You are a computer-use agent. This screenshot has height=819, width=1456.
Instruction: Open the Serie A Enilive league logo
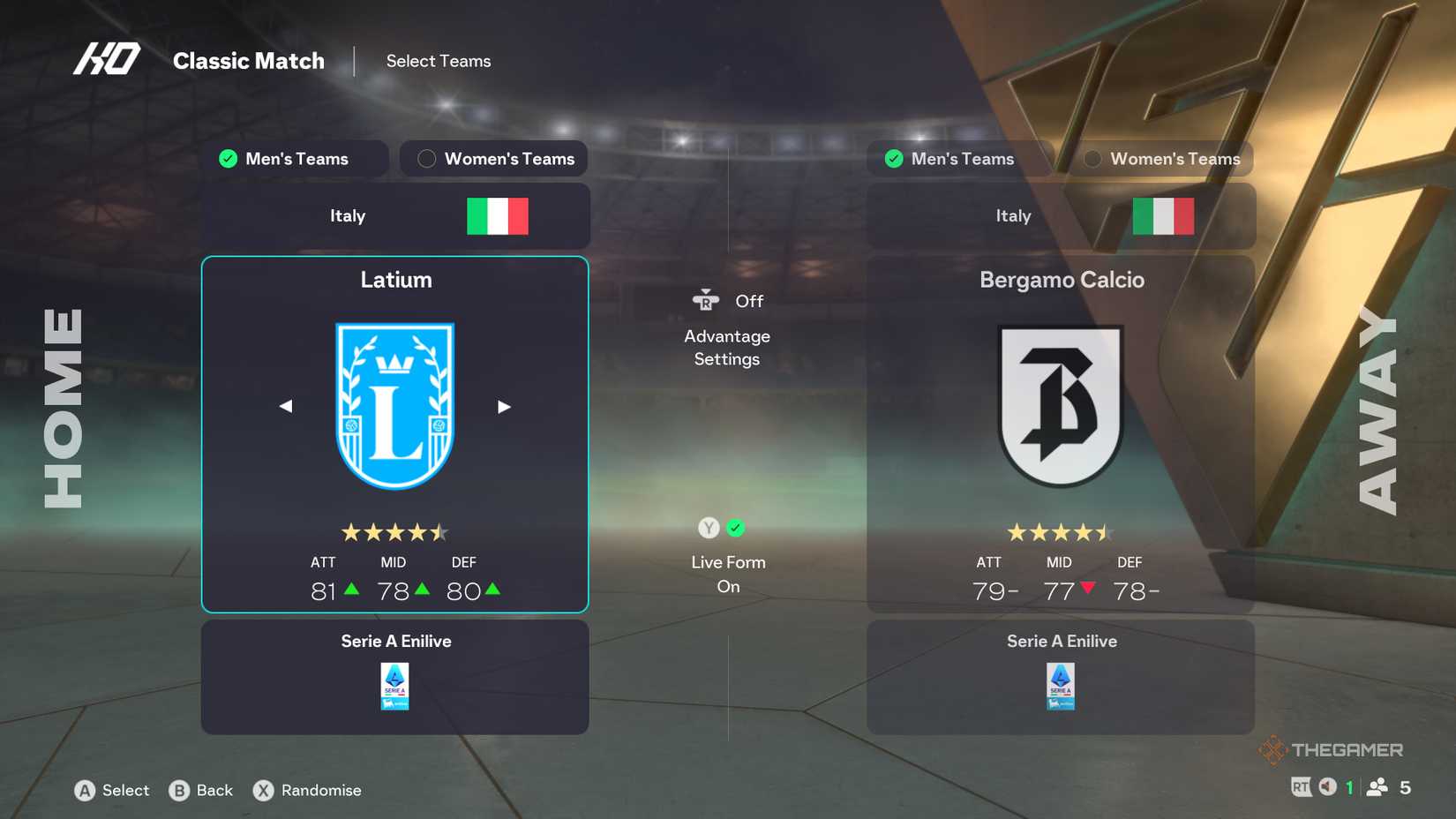pyautogui.click(x=394, y=686)
